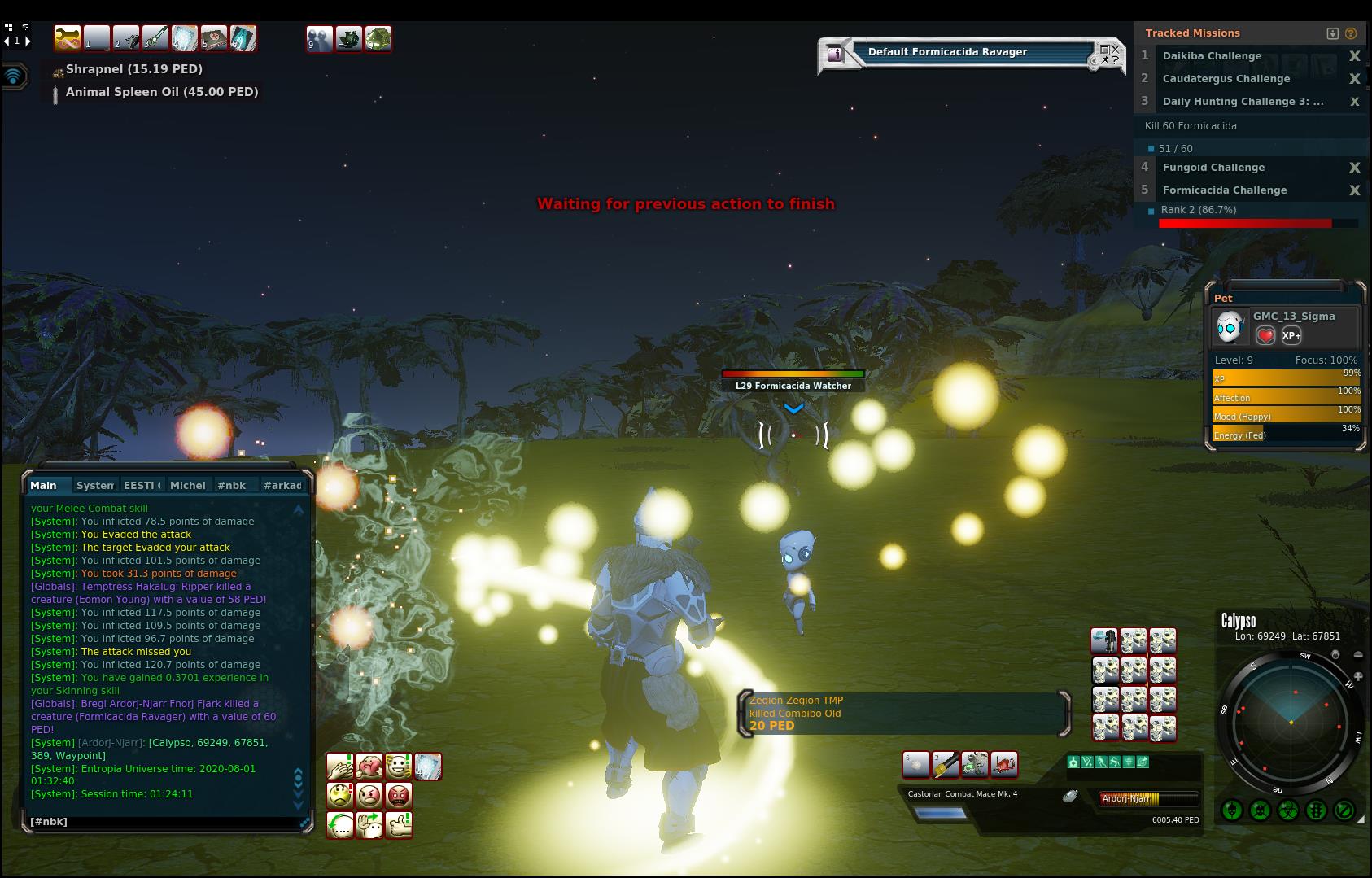Screen dimensions: 1372x878
Task: Click the pet's red heart button
Action: click(1265, 335)
